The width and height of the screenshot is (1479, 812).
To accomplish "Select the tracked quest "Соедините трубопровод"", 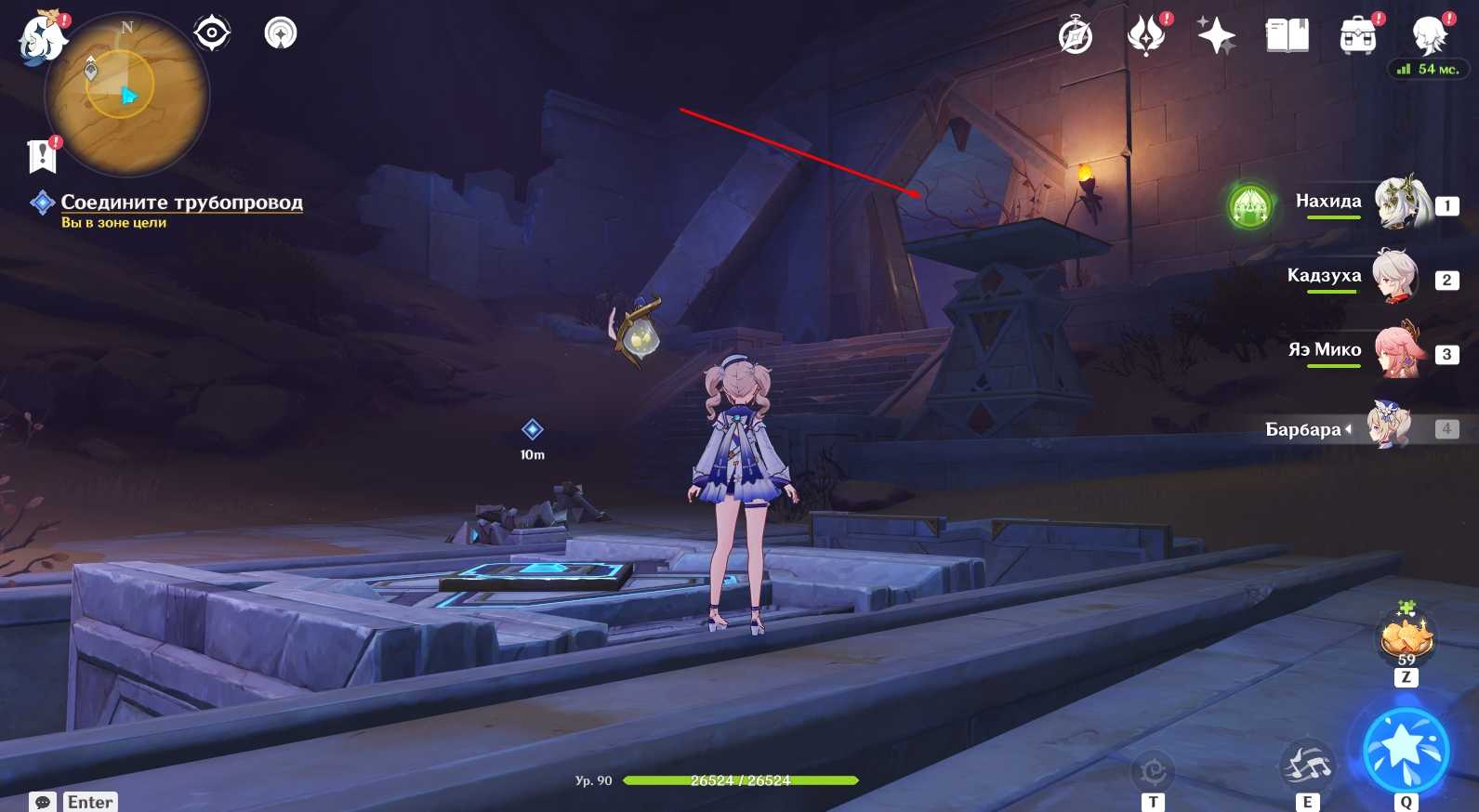I will [181, 203].
